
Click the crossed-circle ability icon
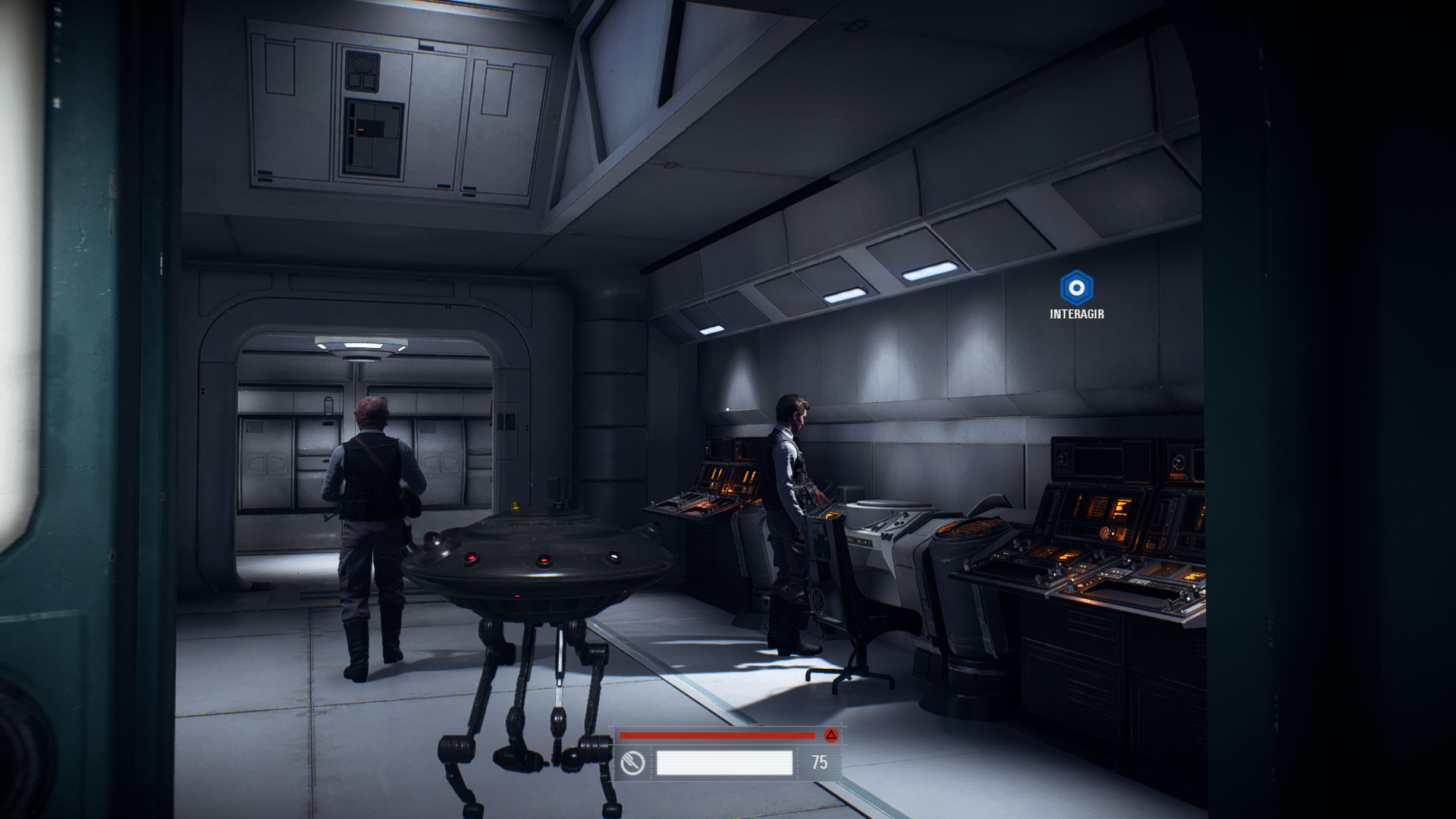[x=632, y=763]
